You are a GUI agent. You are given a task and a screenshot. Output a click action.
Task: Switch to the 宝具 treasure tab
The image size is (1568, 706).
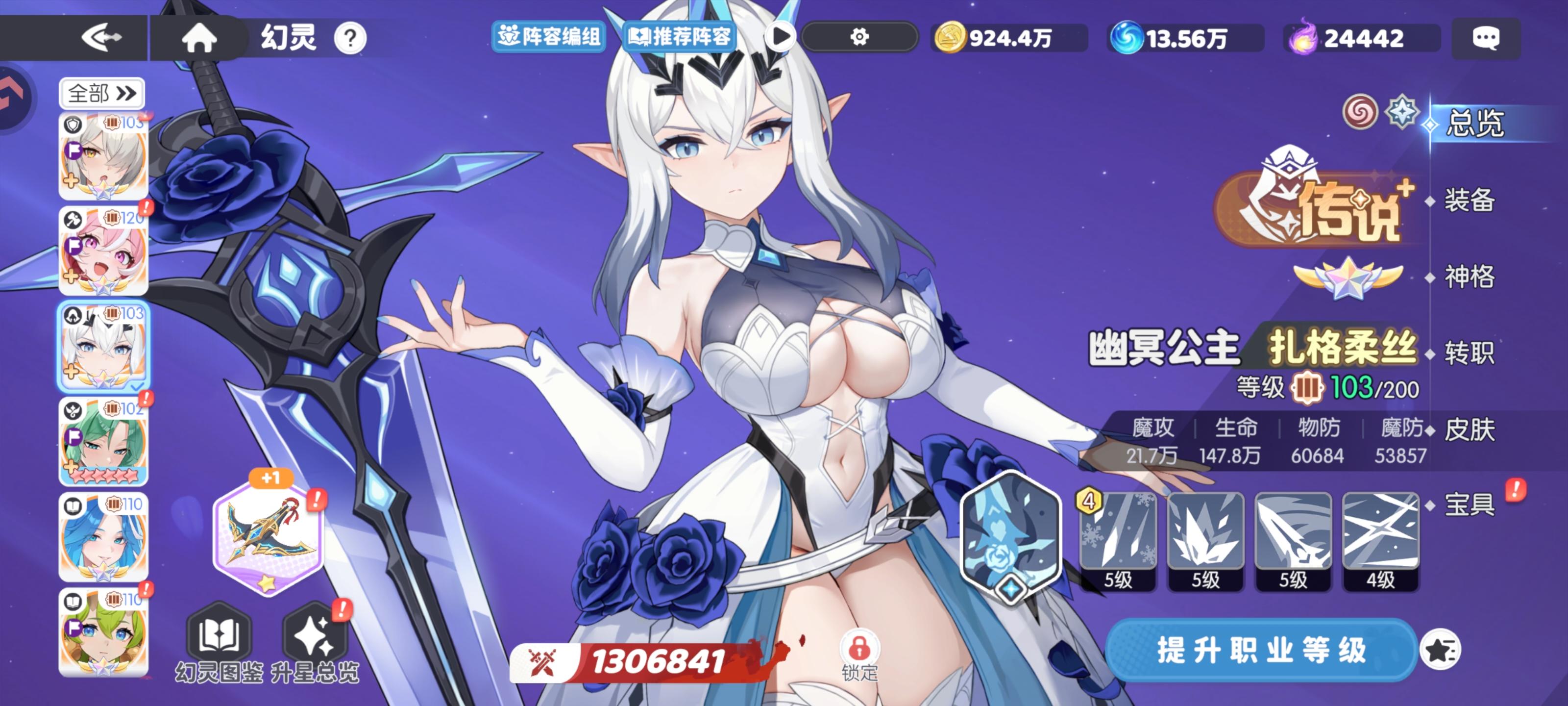tap(1470, 505)
